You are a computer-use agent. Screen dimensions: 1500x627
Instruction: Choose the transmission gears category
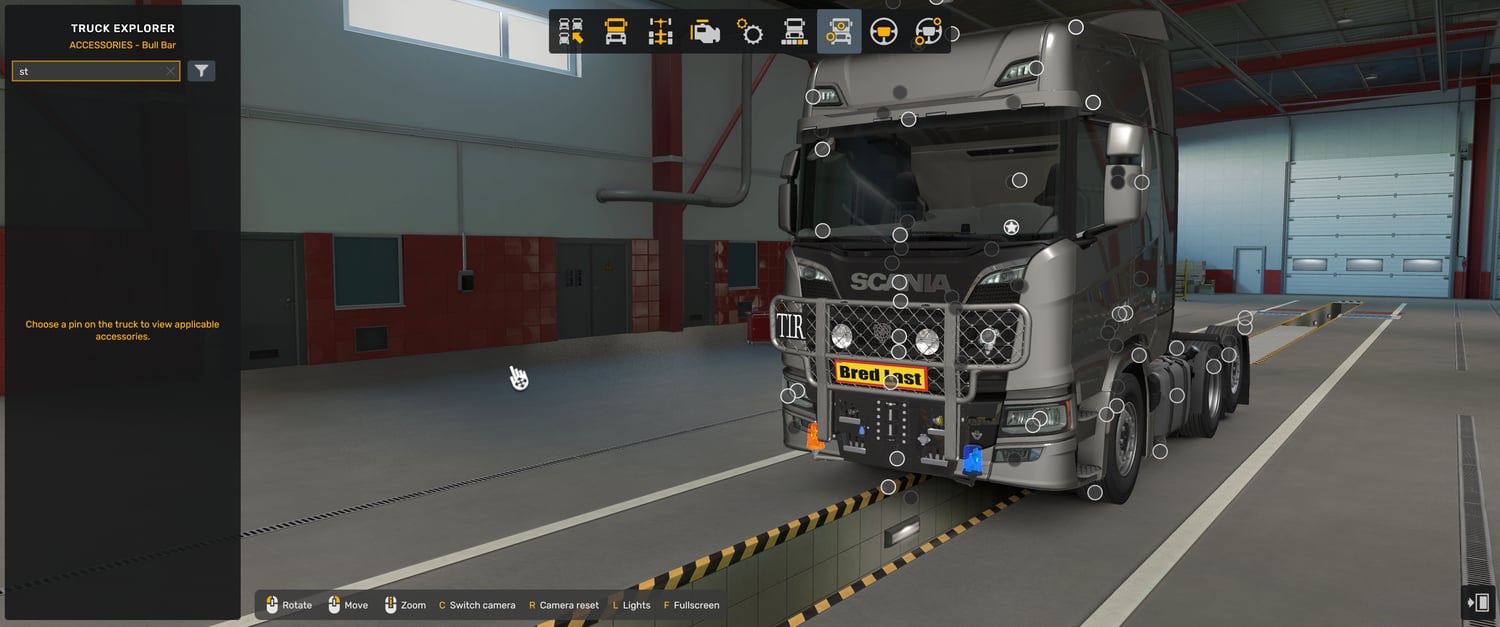click(750, 32)
